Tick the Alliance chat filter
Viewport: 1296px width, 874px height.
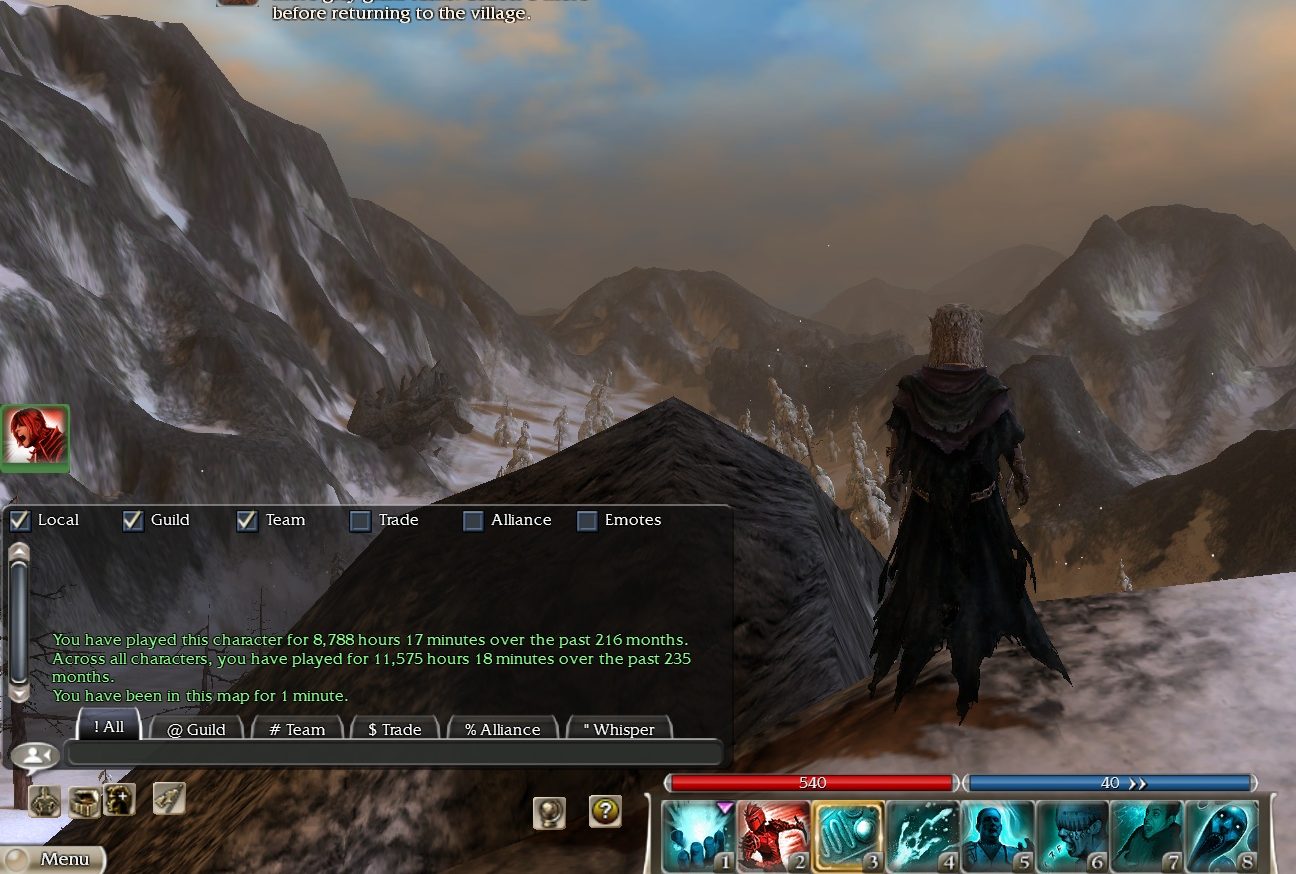pos(473,520)
